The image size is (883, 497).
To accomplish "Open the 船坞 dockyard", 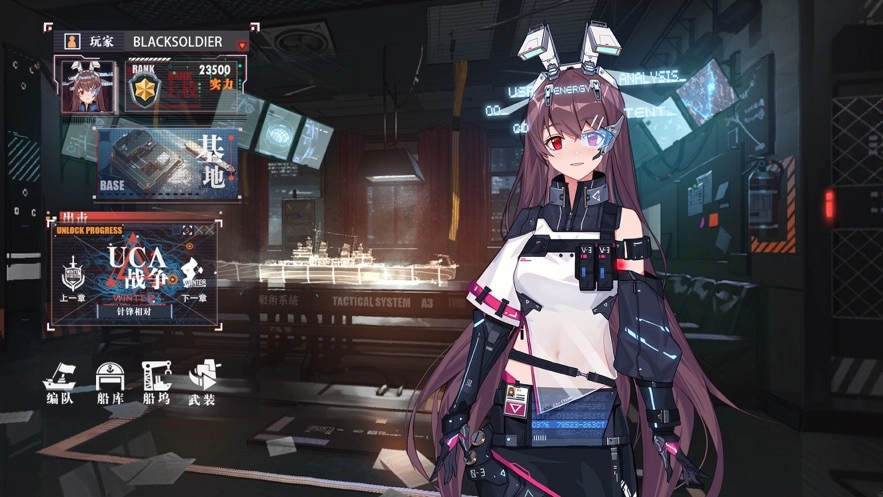I will [156, 382].
